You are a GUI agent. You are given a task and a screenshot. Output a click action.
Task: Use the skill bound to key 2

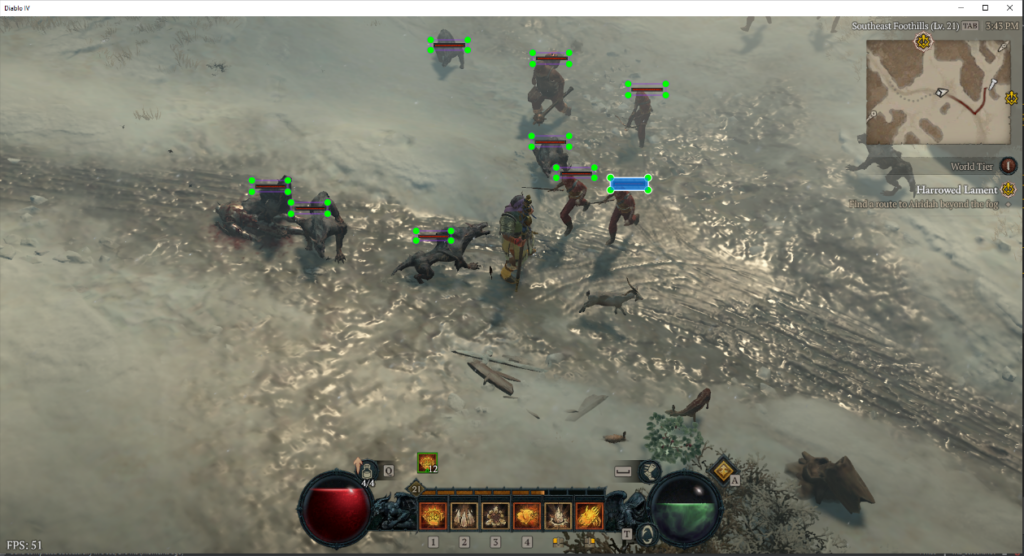click(464, 515)
